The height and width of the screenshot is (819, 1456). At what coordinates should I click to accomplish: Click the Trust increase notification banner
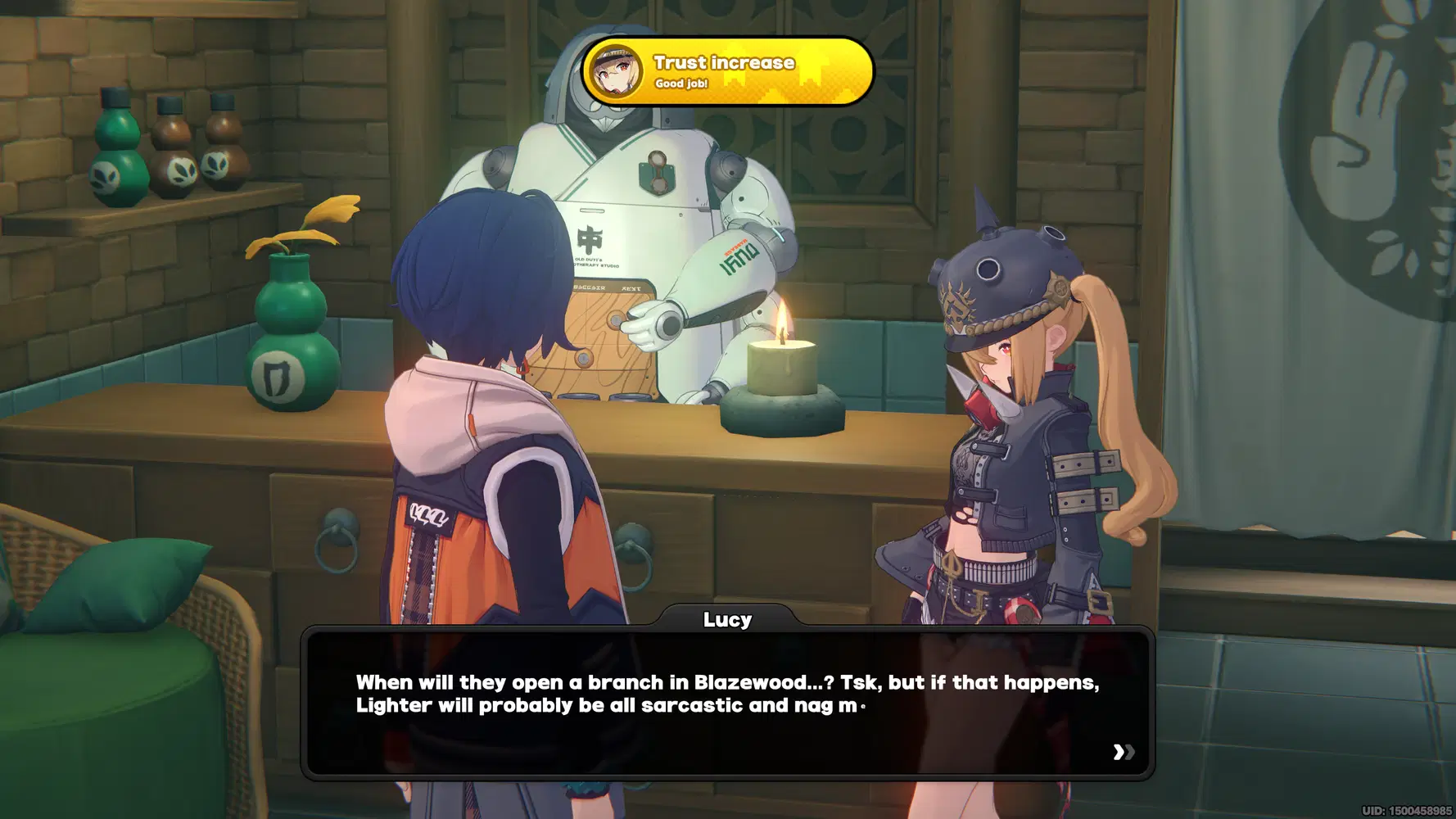tap(727, 71)
